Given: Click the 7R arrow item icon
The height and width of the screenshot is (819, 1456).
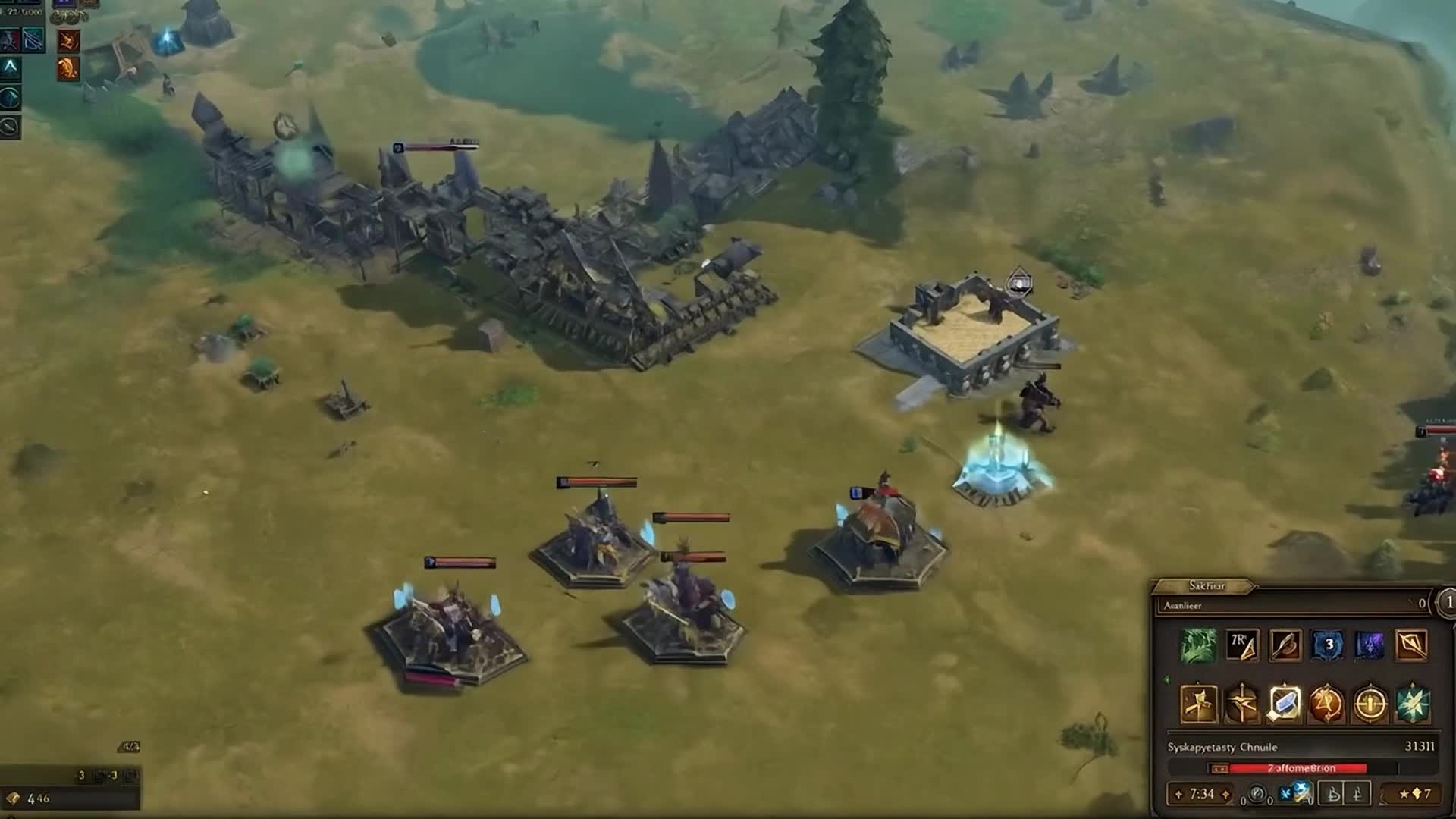Looking at the screenshot, I should 1241,645.
